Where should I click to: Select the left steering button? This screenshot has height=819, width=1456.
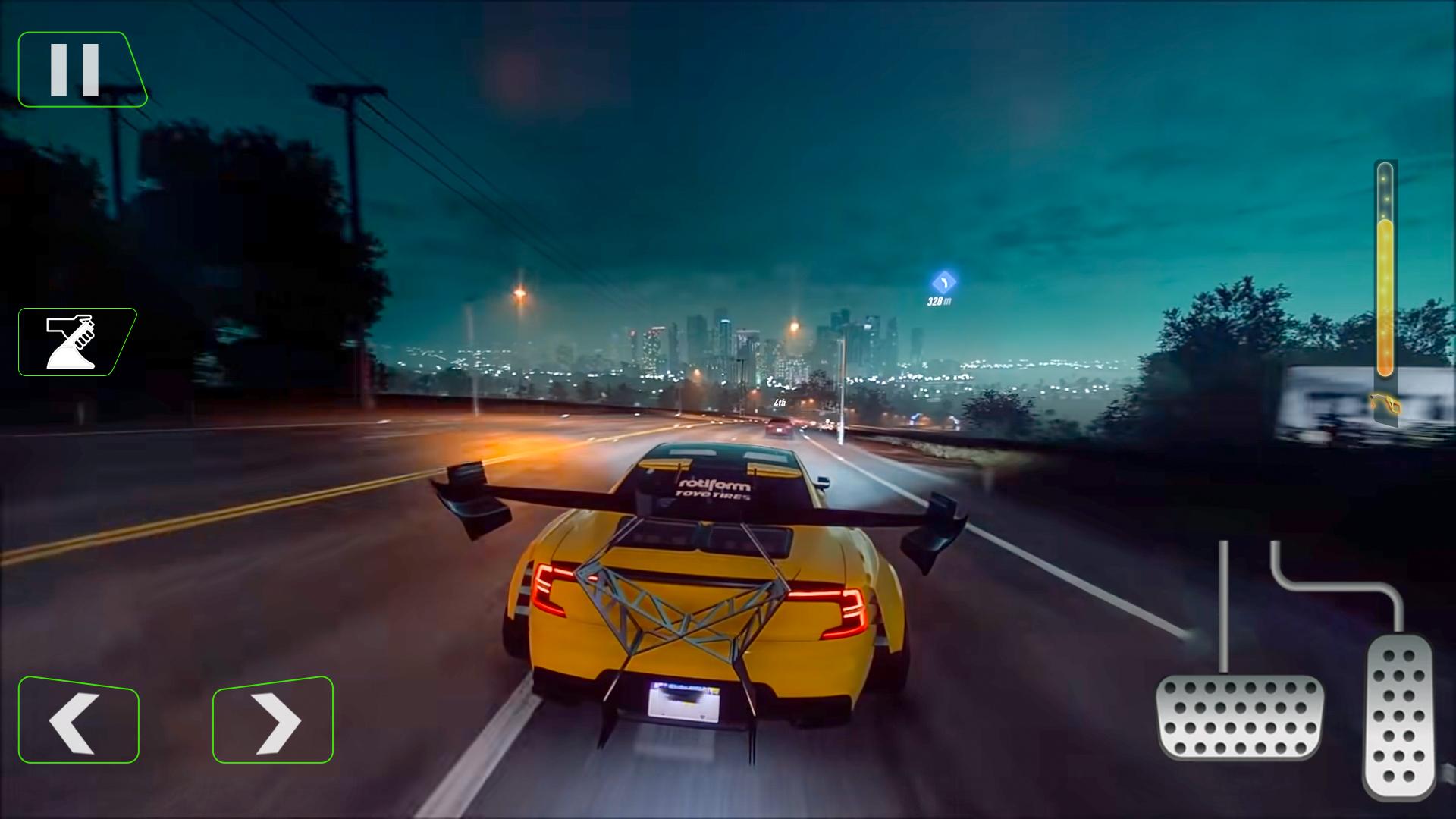pyautogui.click(x=78, y=719)
